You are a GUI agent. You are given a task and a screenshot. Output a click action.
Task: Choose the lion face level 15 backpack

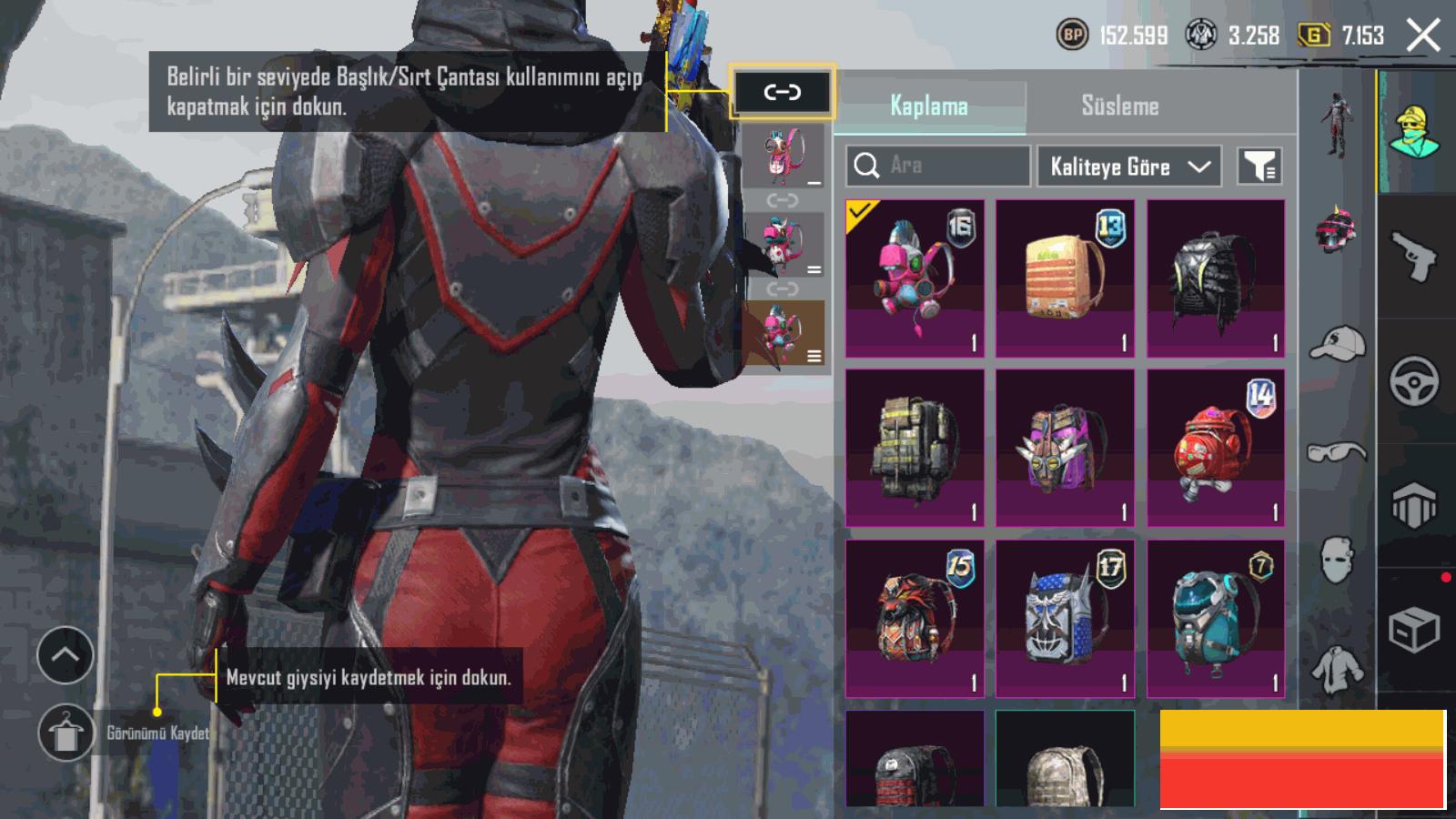pos(915,618)
